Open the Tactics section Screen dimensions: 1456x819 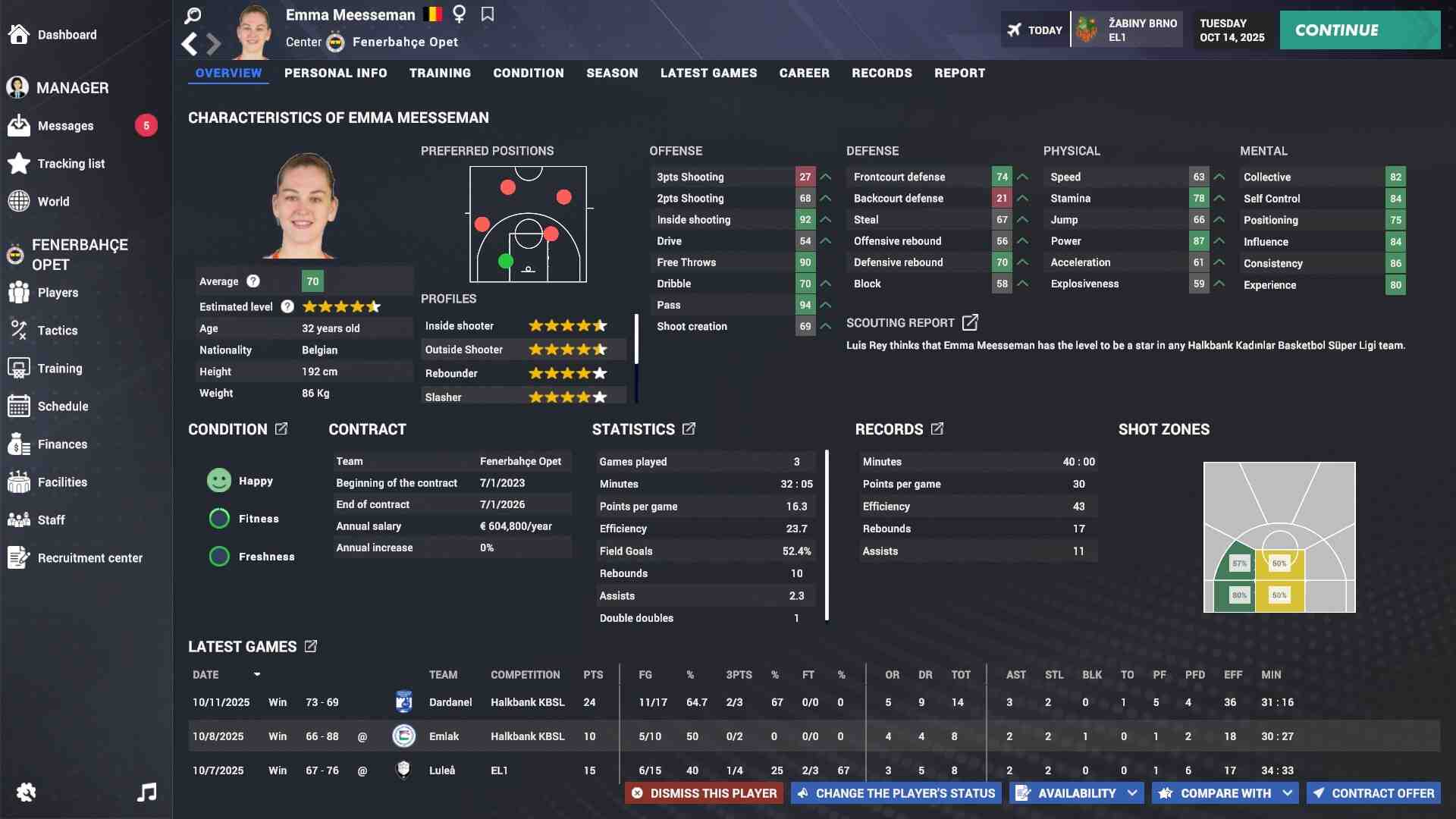point(58,331)
